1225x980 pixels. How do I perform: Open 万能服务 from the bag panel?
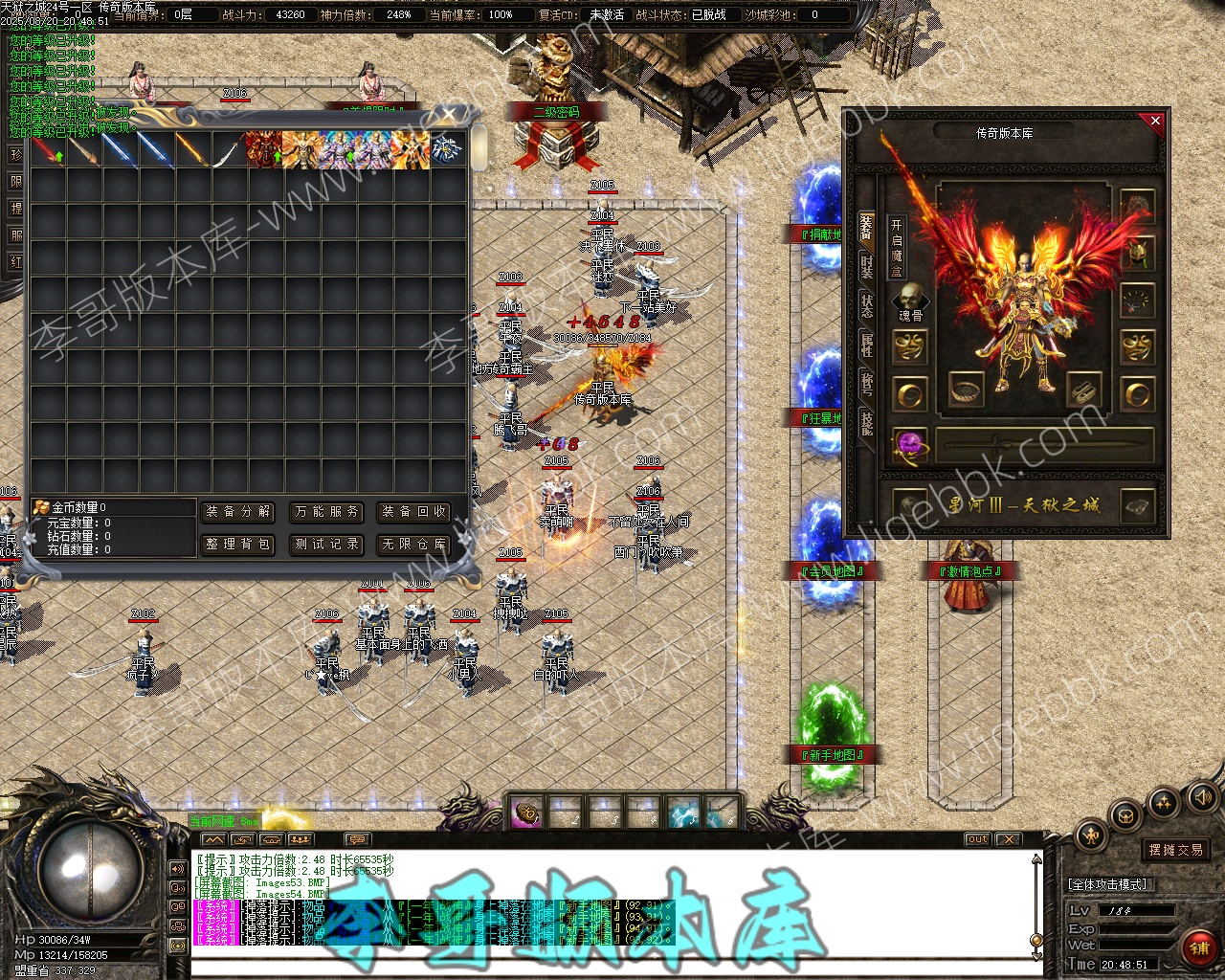[327, 512]
